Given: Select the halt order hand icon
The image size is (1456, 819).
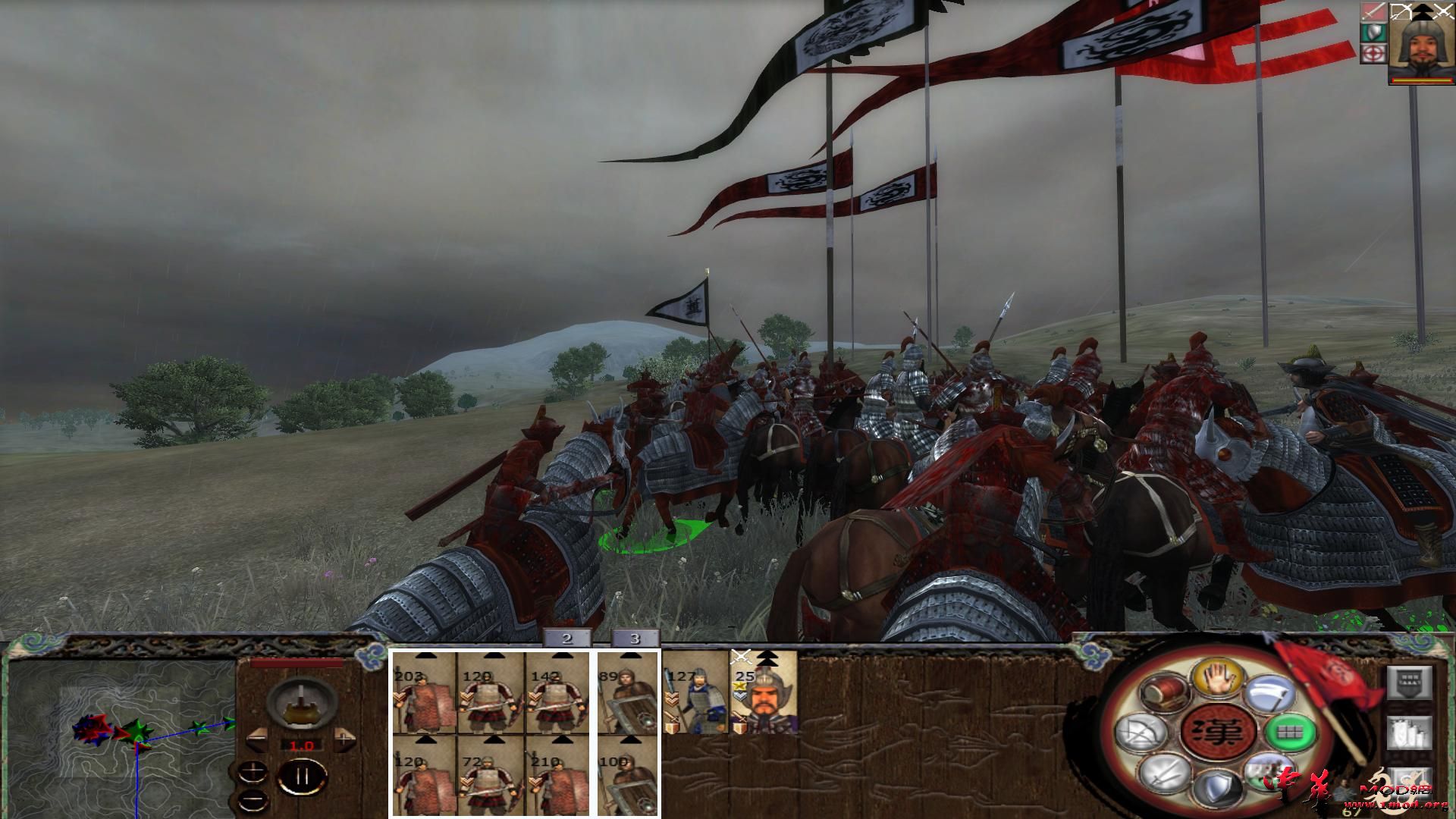Looking at the screenshot, I should tap(1216, 679).
